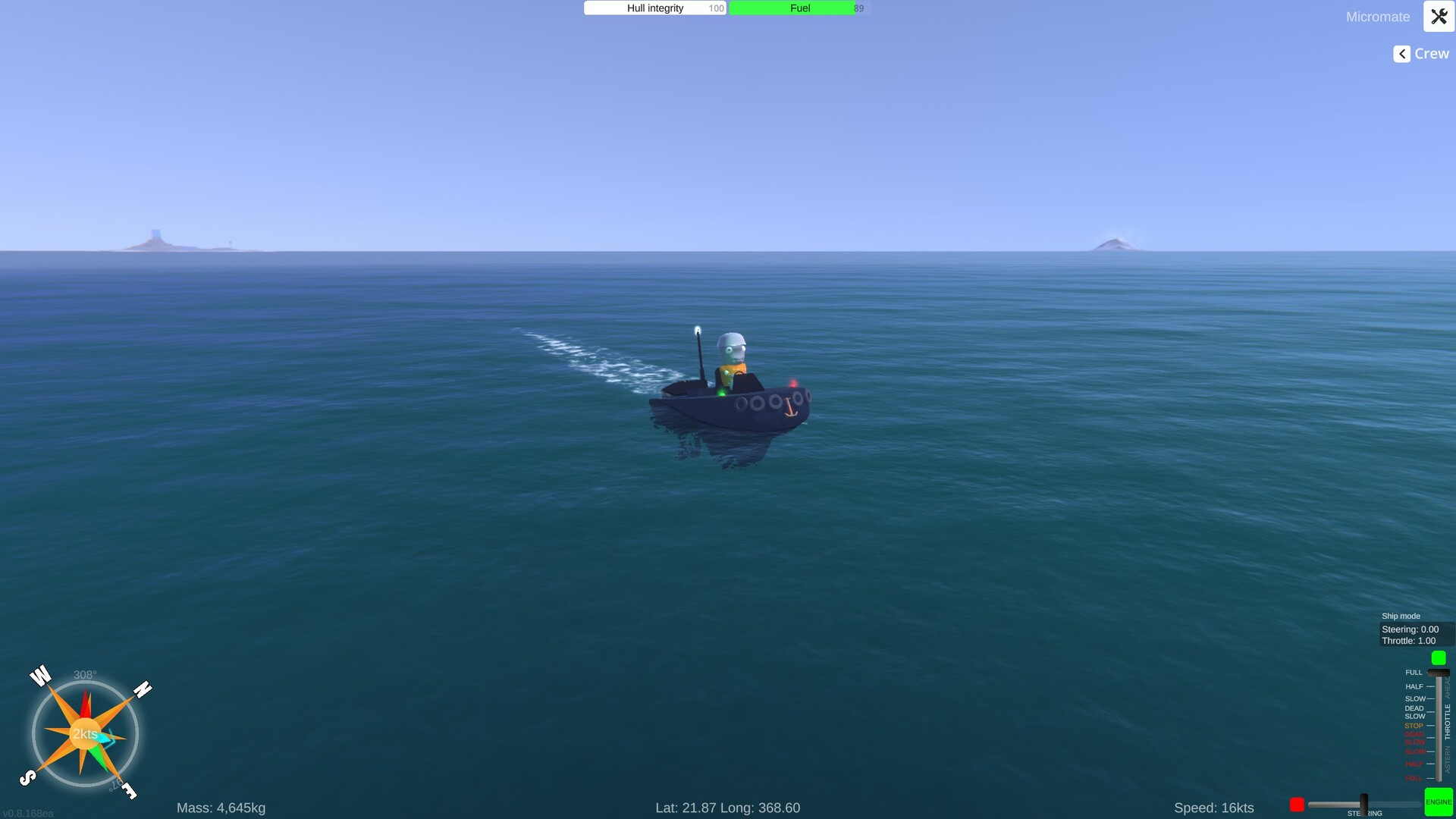Screen dimensions: 1456x819
Task: Collapse the Crew panel using the chevron
Action: [x=1400, y=53]
